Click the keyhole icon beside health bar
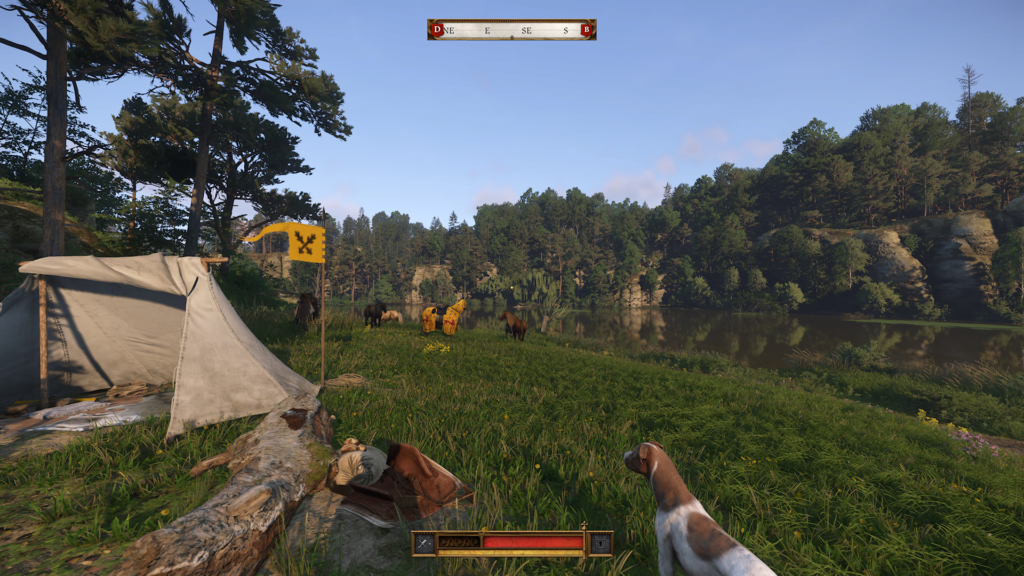This screenshot has height=576, width=1024. (600, 543)
